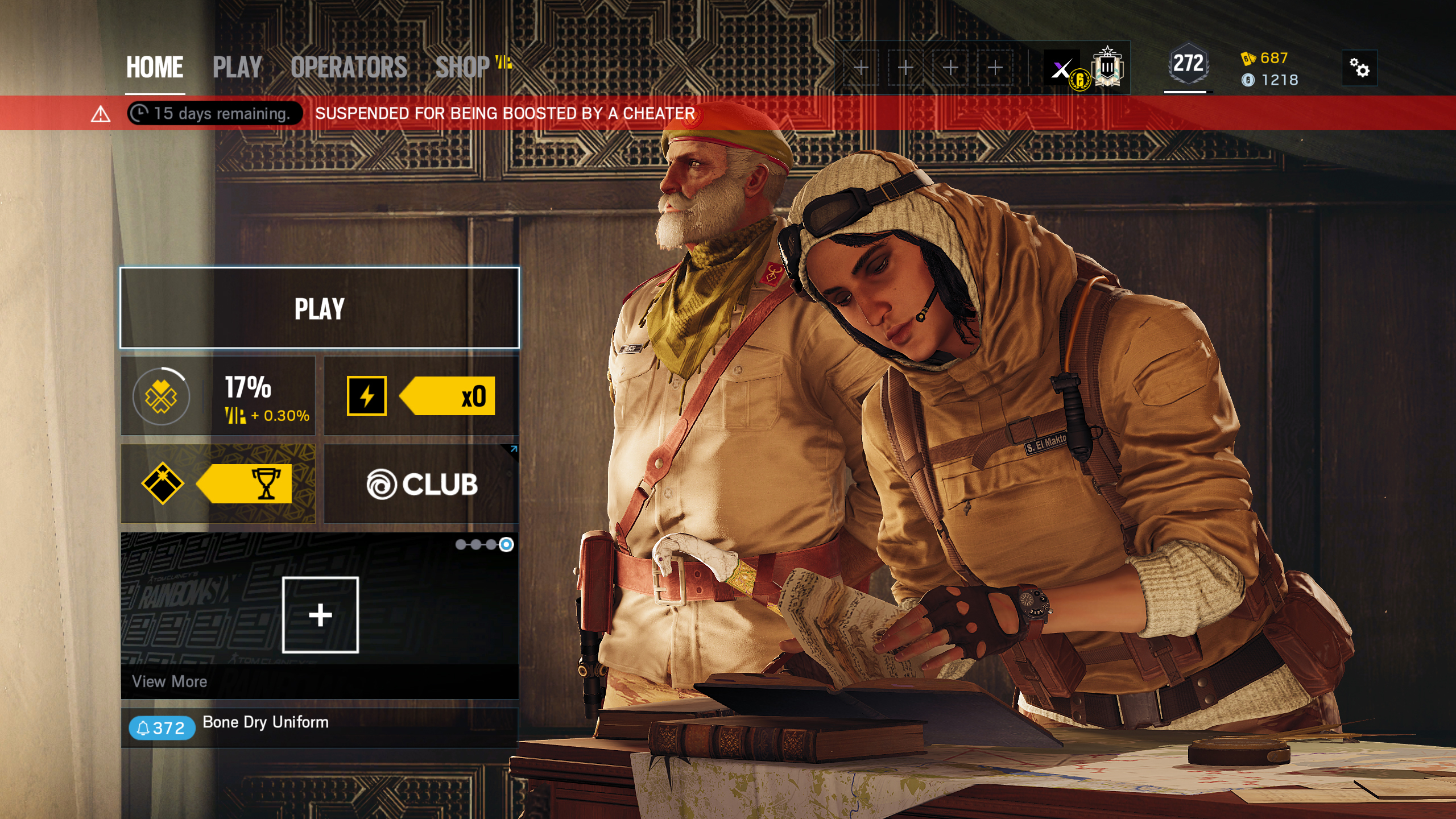Click the large PLAY button
The width and height of the screenshot is (1456, 819).
pos(320,308)
